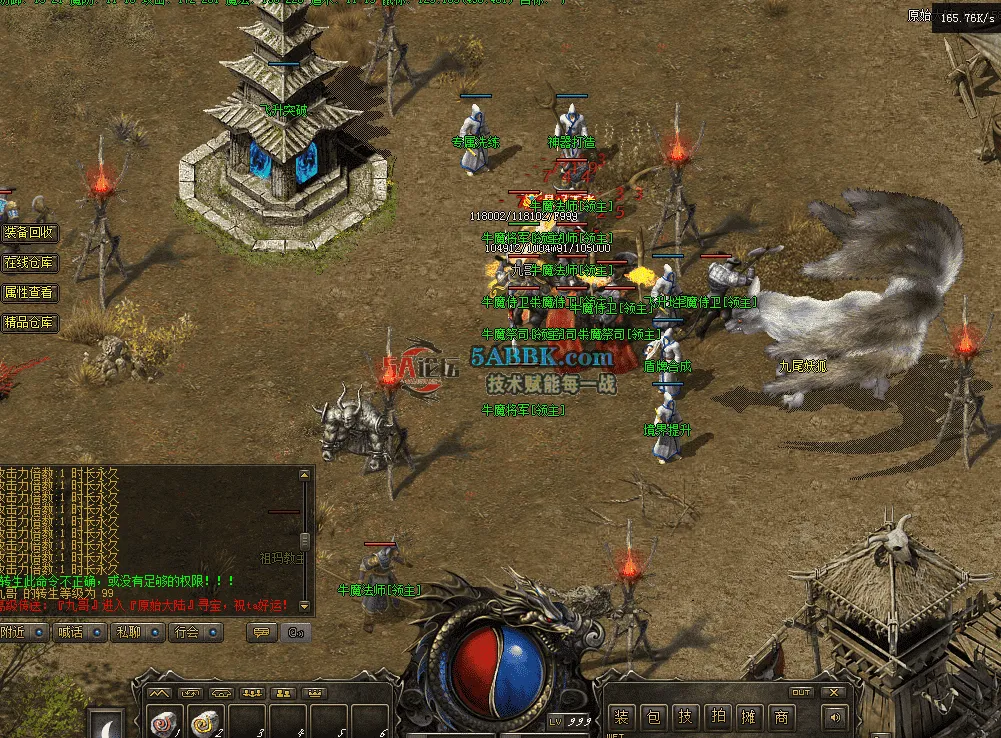Image resolution: width=1001 pixels, height=738 pixels.
Task: Click the OUT logout button
Action: 801,692
